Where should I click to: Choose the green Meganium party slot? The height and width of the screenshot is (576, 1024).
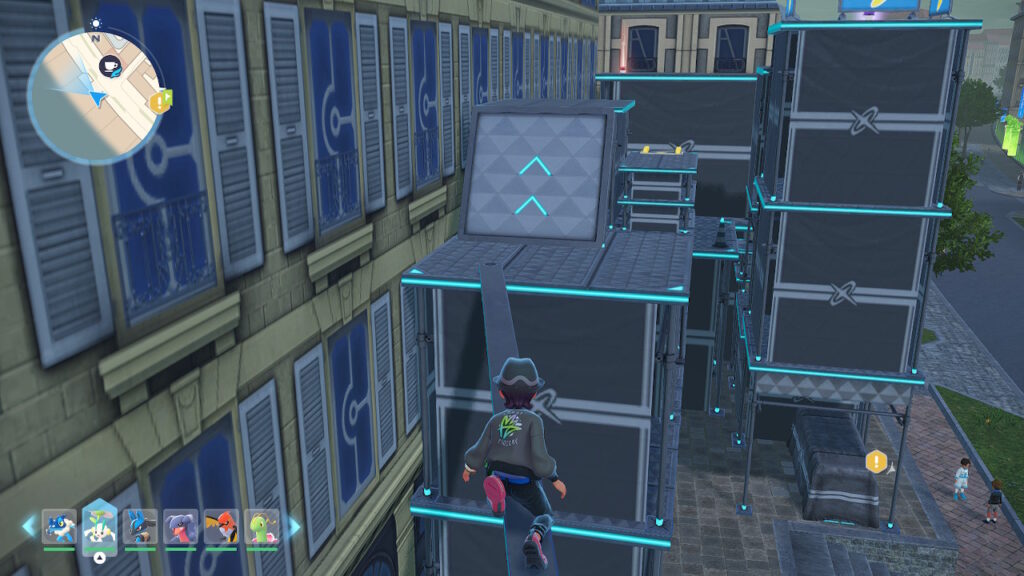click(262, 526)
